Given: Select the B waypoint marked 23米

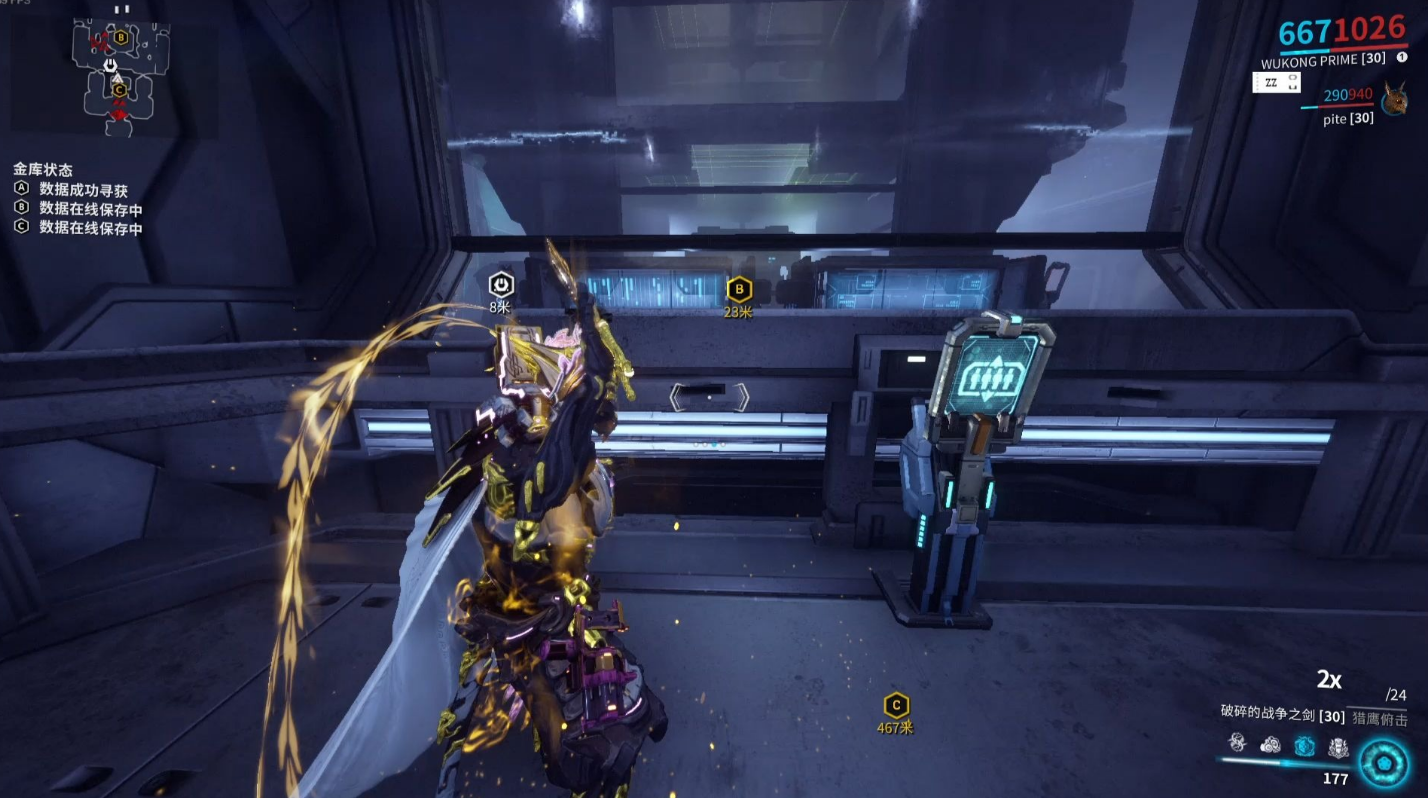Looking at the screenshot, I should 738,291.
